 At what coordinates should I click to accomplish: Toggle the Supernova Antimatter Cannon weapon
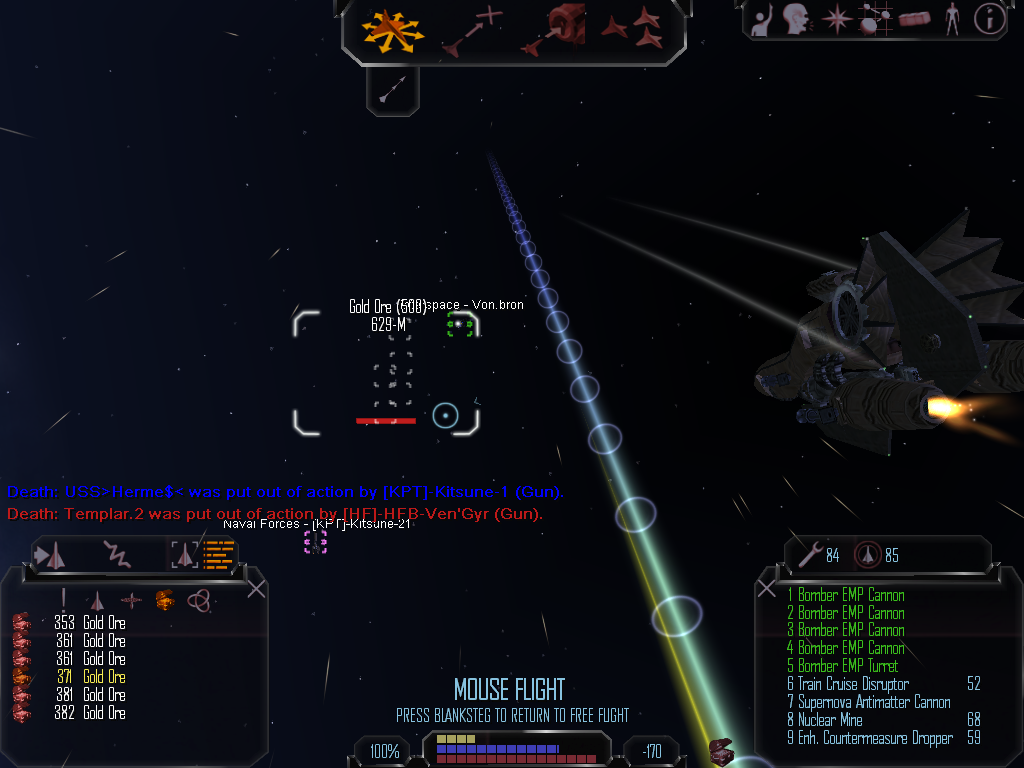868,702
